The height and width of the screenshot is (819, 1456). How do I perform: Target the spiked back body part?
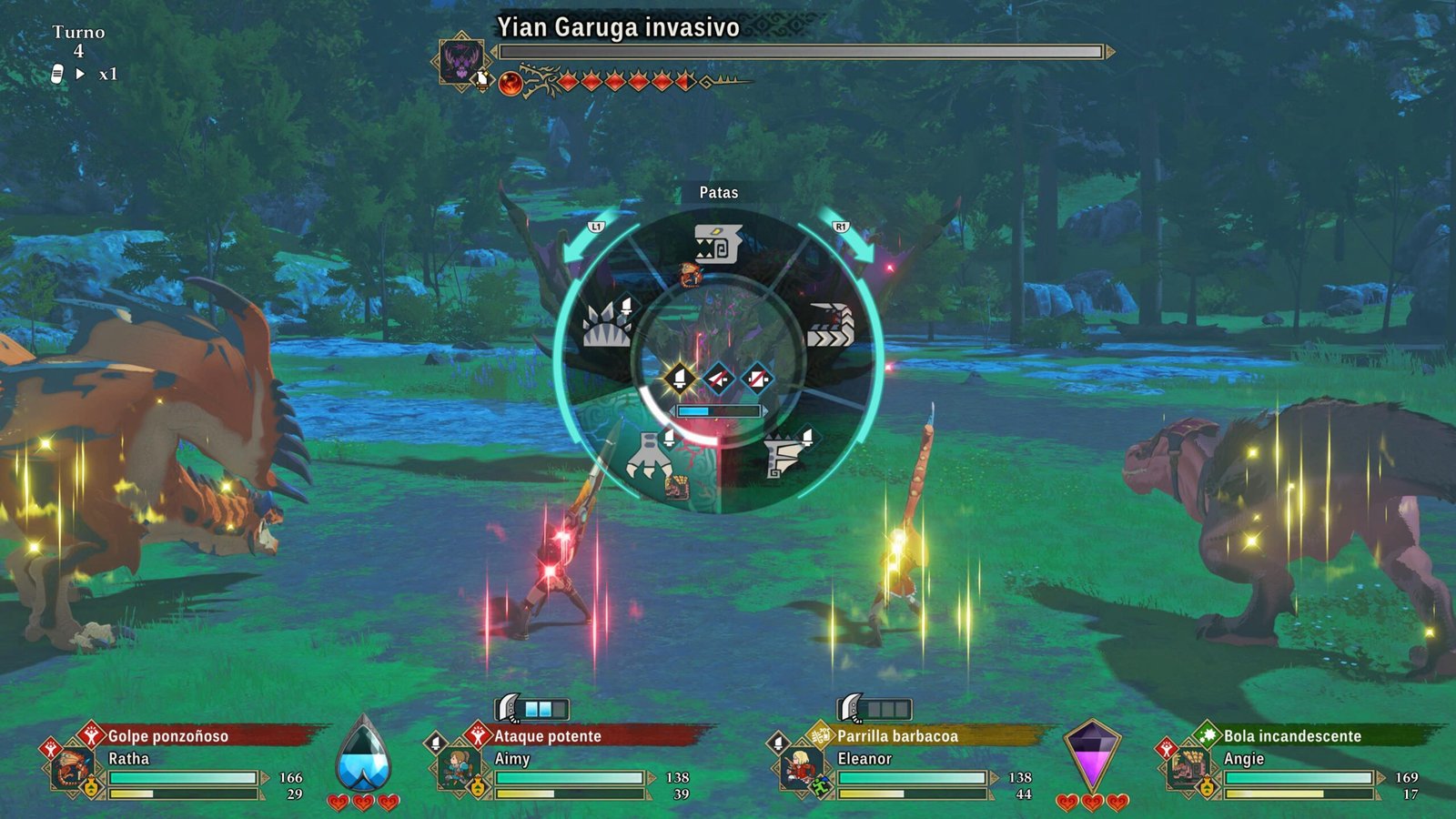[x=607, y=324]
